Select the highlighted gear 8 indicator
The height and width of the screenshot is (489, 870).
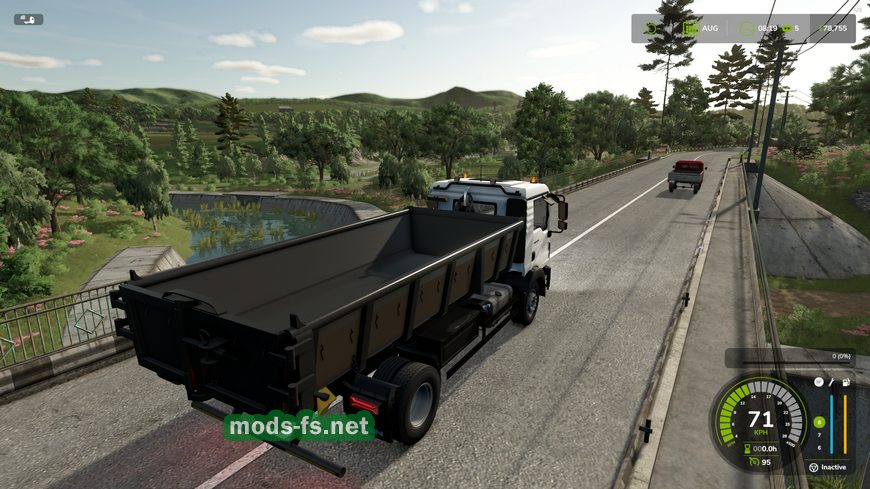(819, 422)
